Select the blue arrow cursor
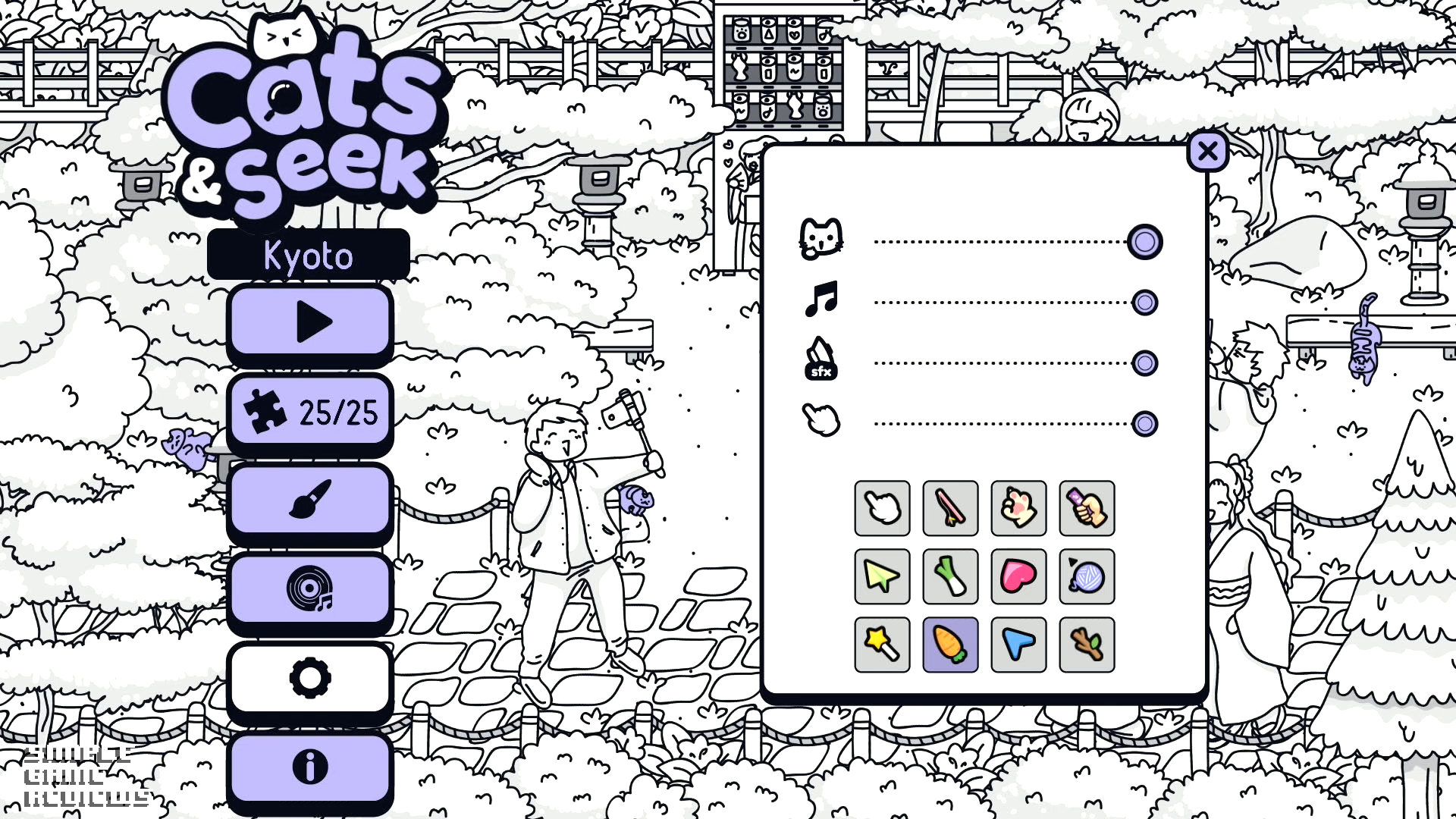 [1018, 645]
